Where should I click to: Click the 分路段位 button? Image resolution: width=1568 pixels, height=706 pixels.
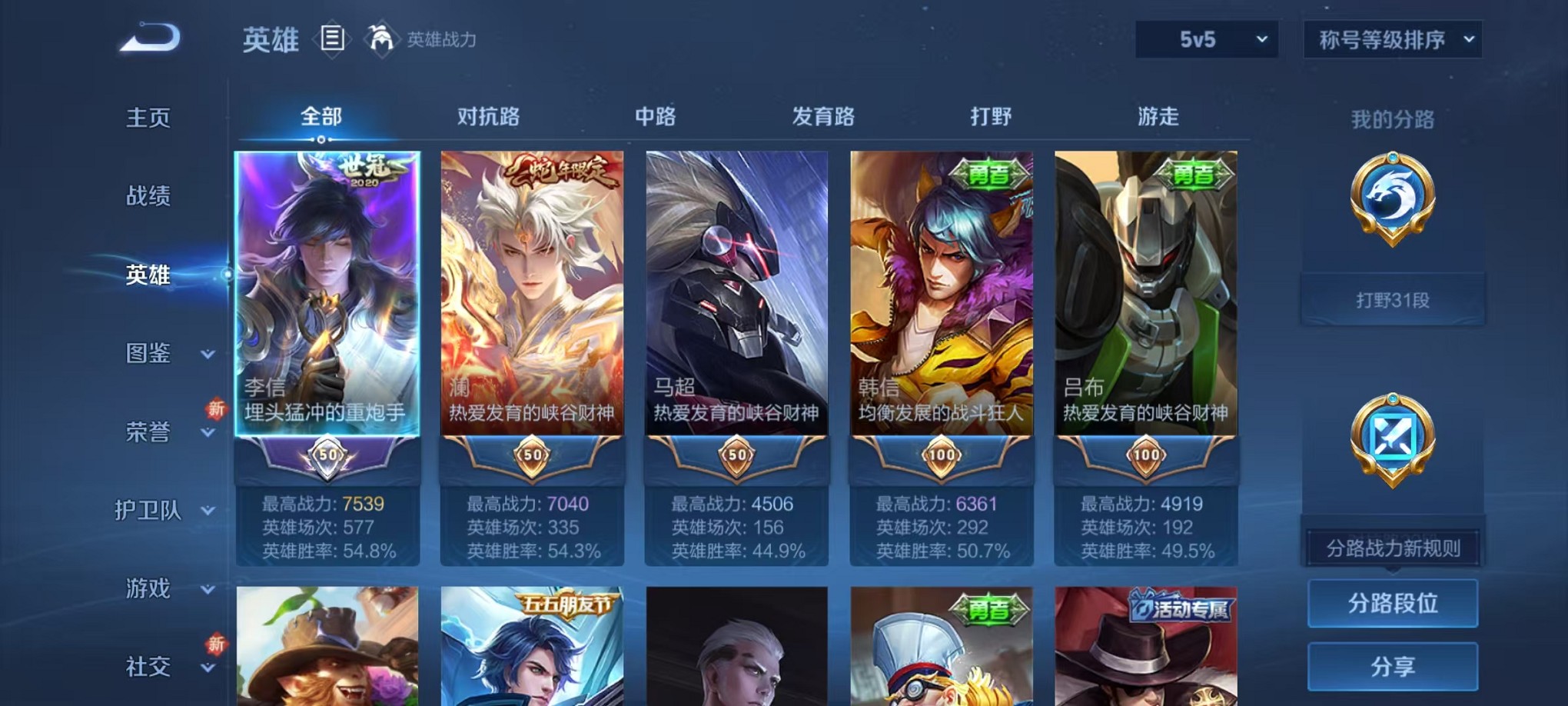click(x=1392, y=603)
